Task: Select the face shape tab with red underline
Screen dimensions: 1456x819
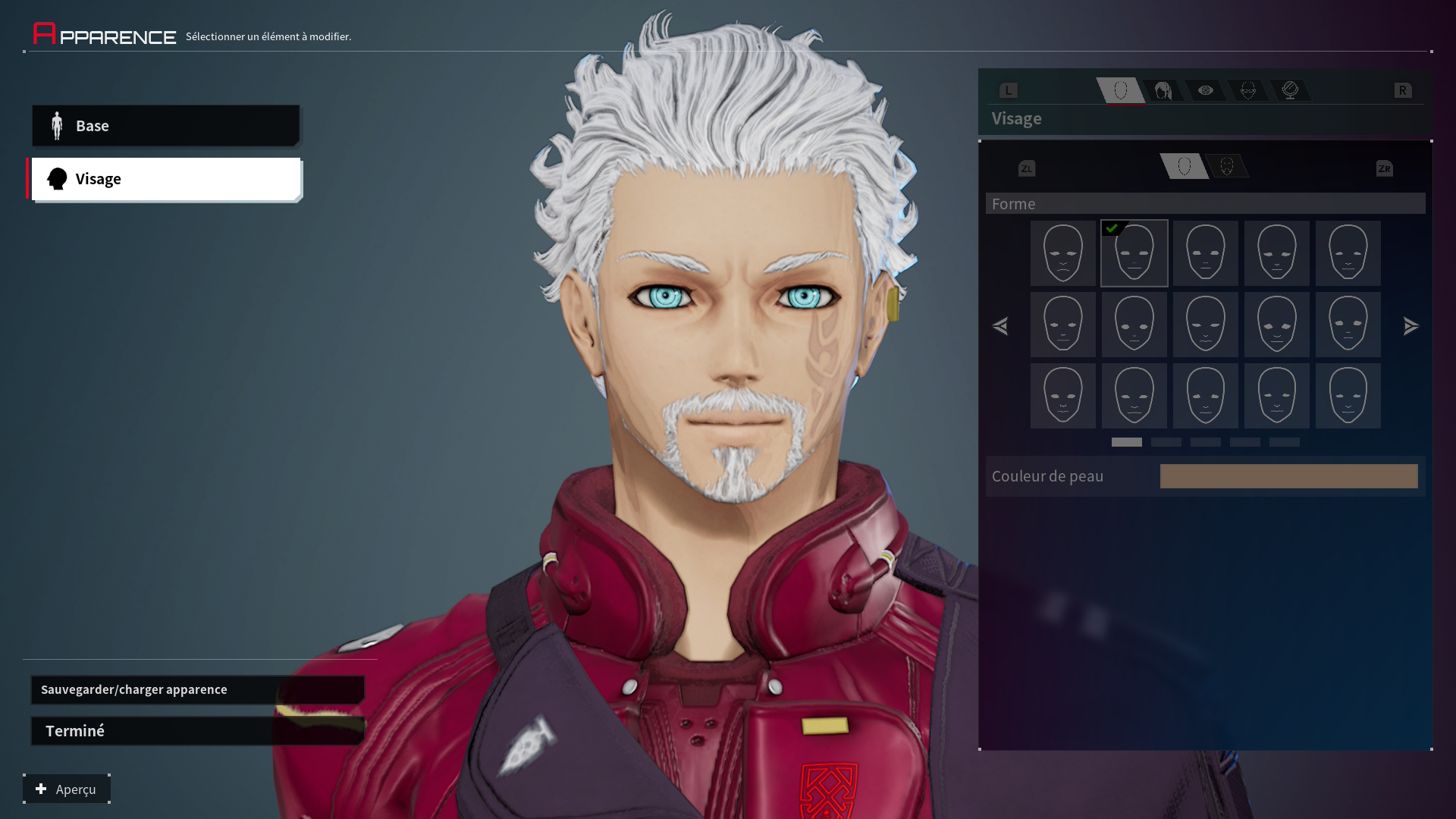Action: [x=1121, y=91]
